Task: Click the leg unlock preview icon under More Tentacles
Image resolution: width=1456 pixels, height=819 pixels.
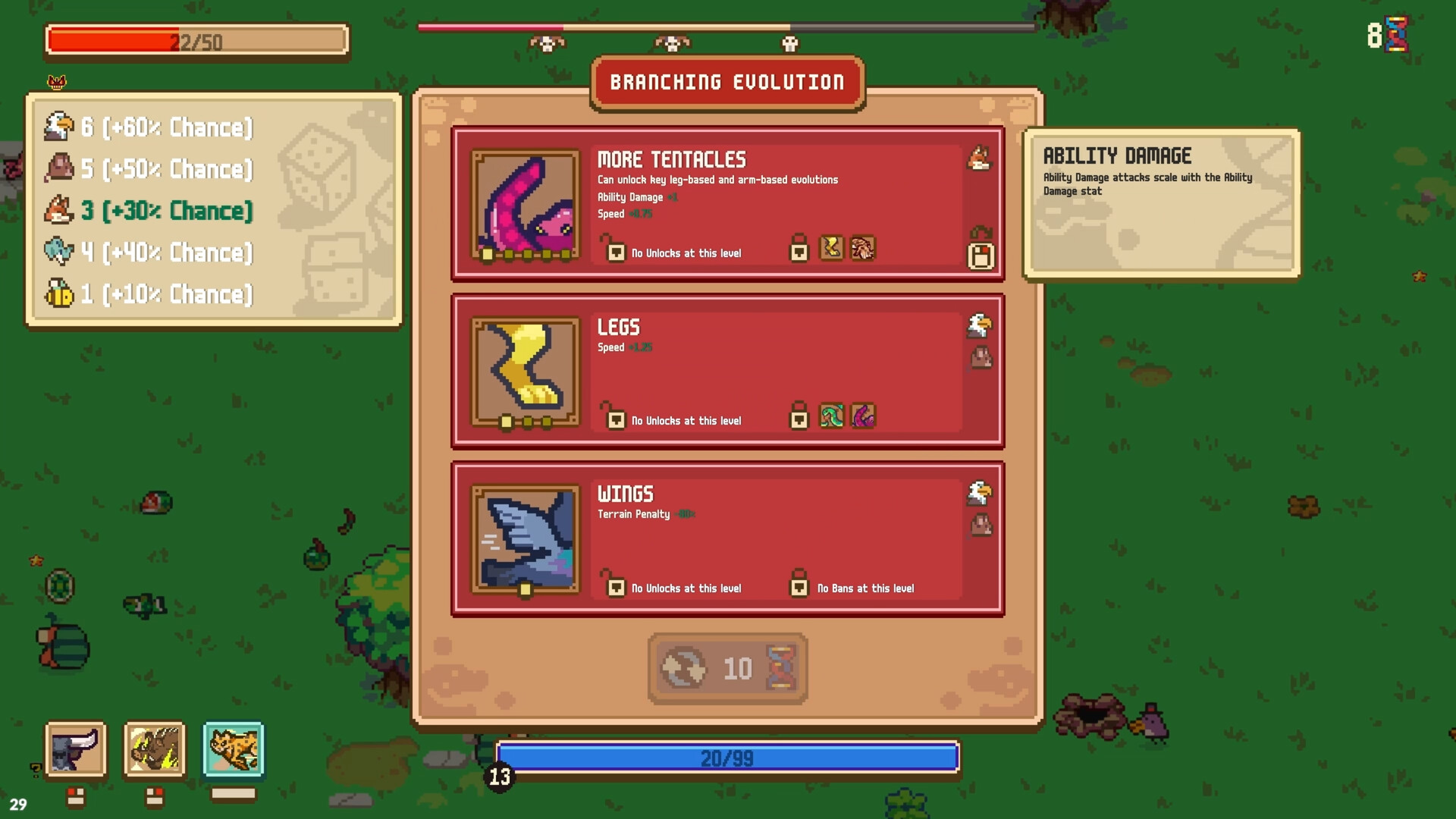Action: pyautogui.click(x=832, y=249)
